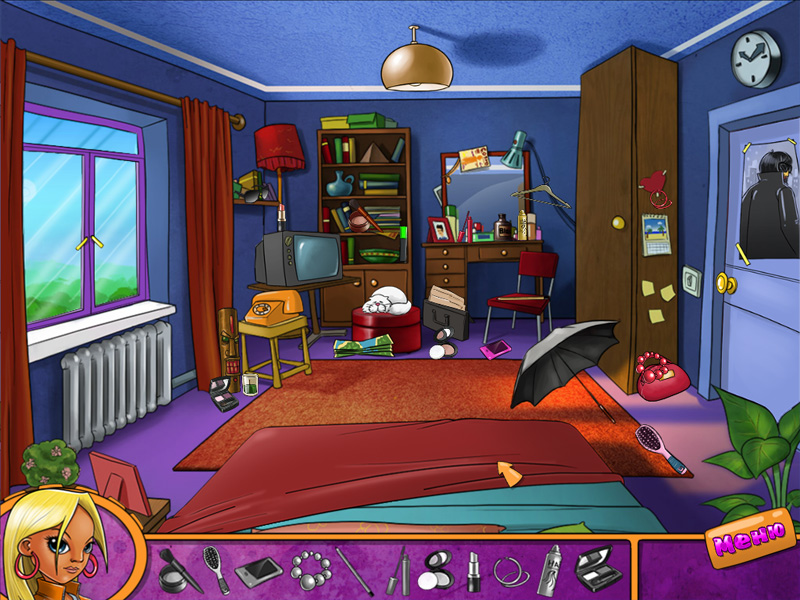The image size is (800, 600).
Task: Pick the hairbrush in the item bar
Action: (x=215, y=570)
